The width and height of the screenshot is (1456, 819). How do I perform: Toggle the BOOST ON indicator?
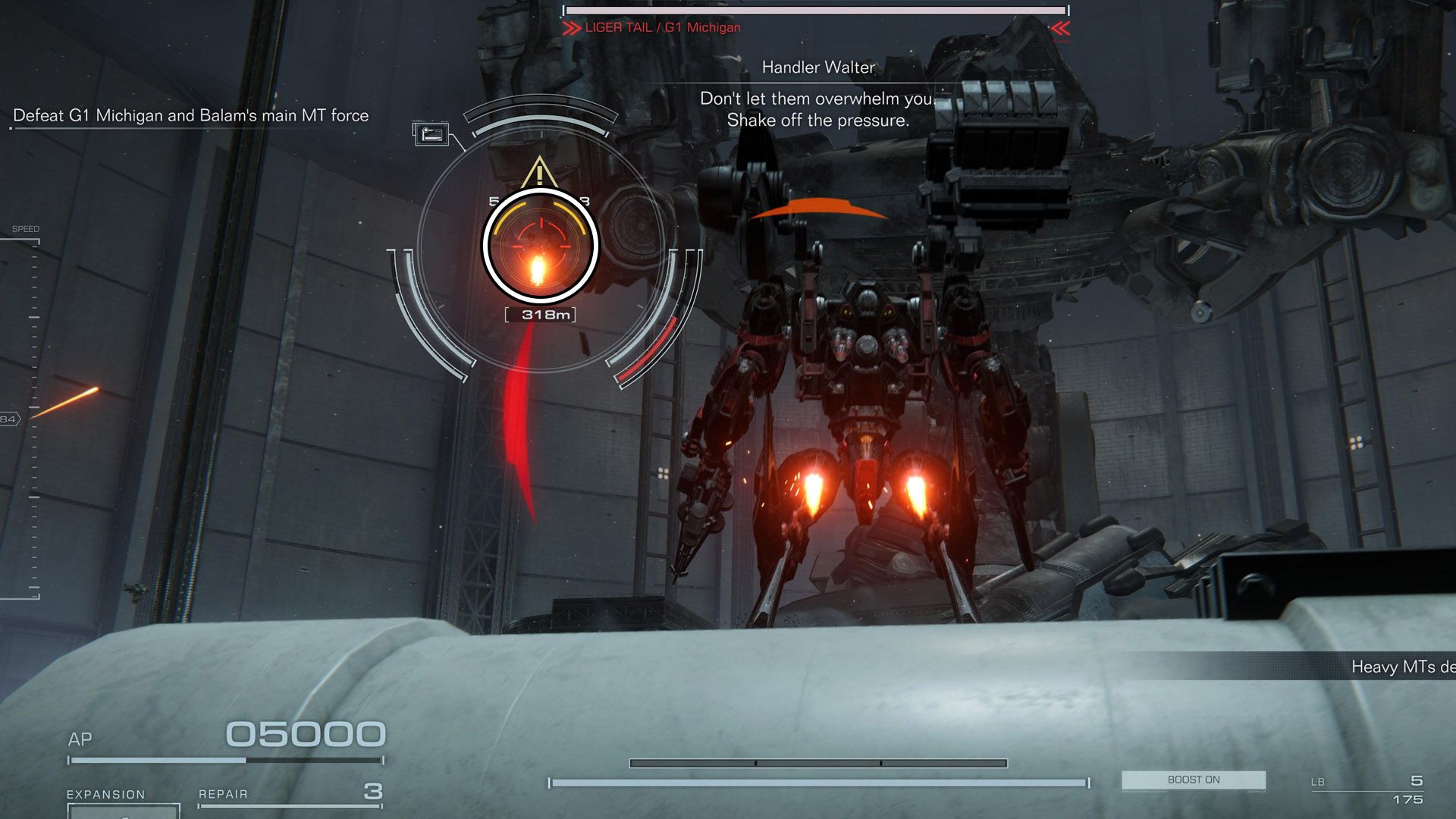[x=1193, y=780]
